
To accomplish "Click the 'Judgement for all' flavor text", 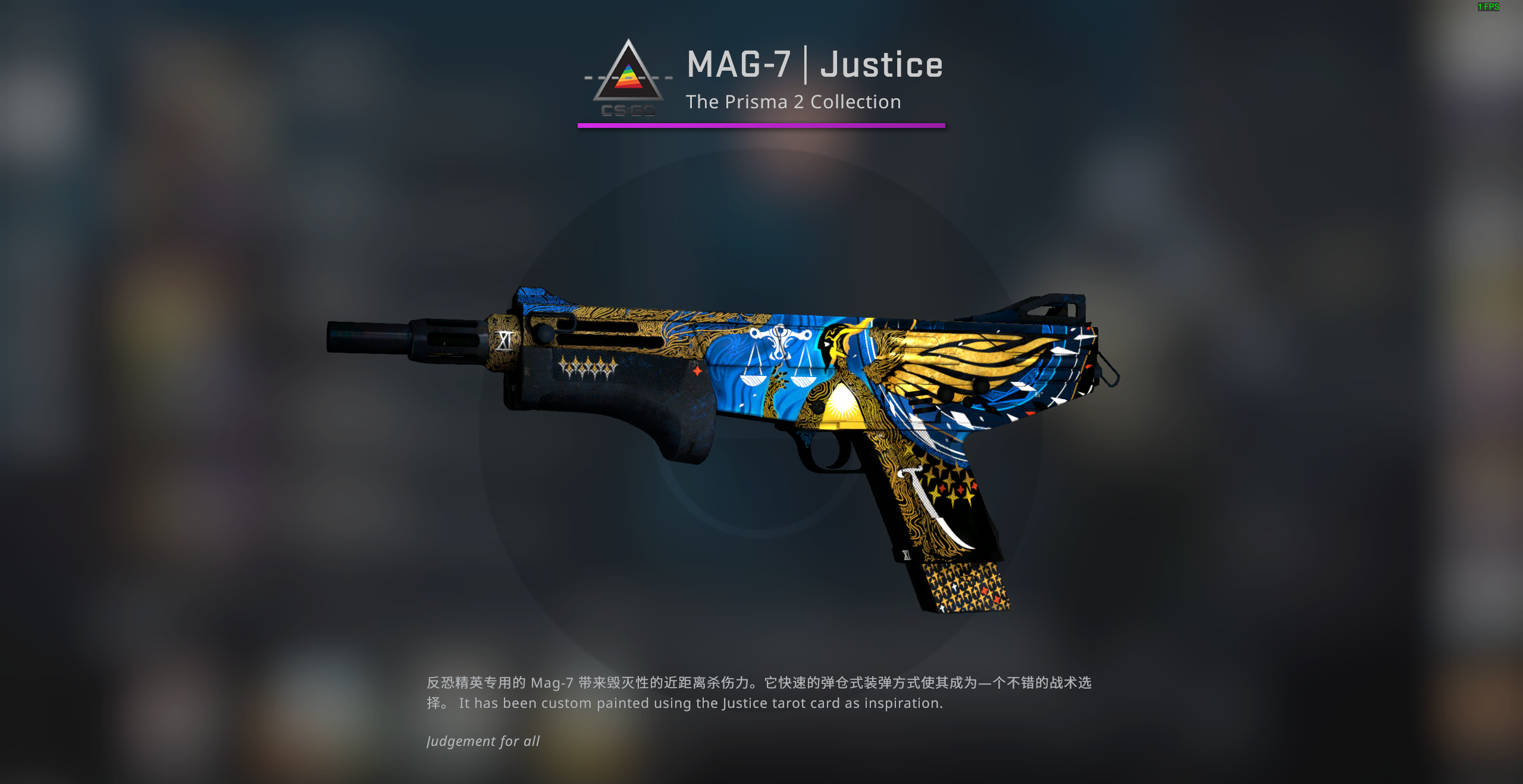I will (x=483, y=741).
